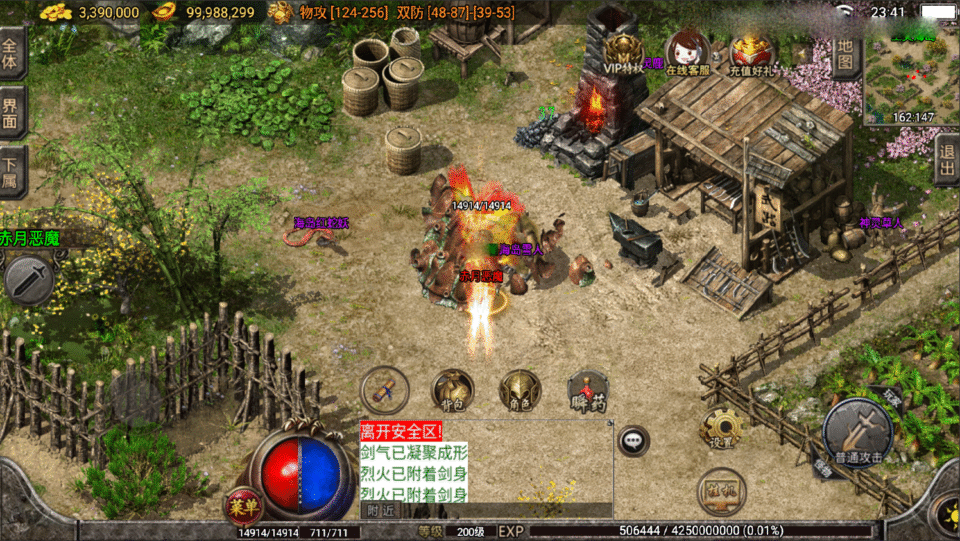
Task: Toggle the 挂机 auto-battle button
Action: [720, 491]
